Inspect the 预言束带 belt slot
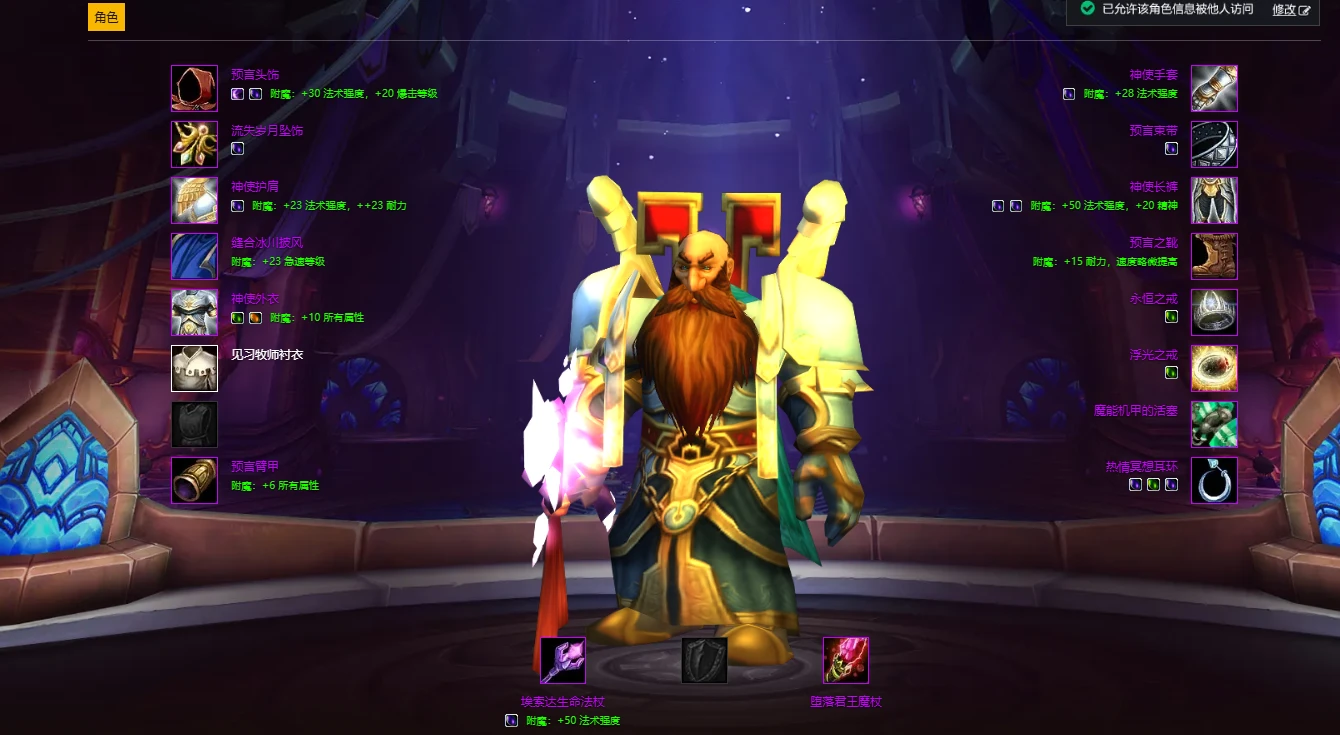This screenshot has width=1340, height=735. pyautogui.click(x=1214, y=144)
